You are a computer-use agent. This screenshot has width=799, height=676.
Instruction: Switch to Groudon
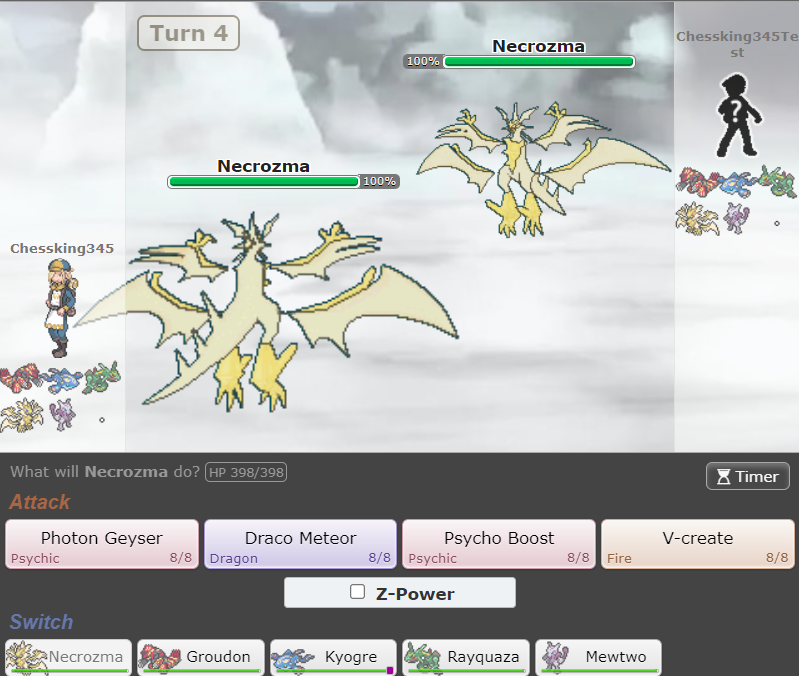[201, 657]
